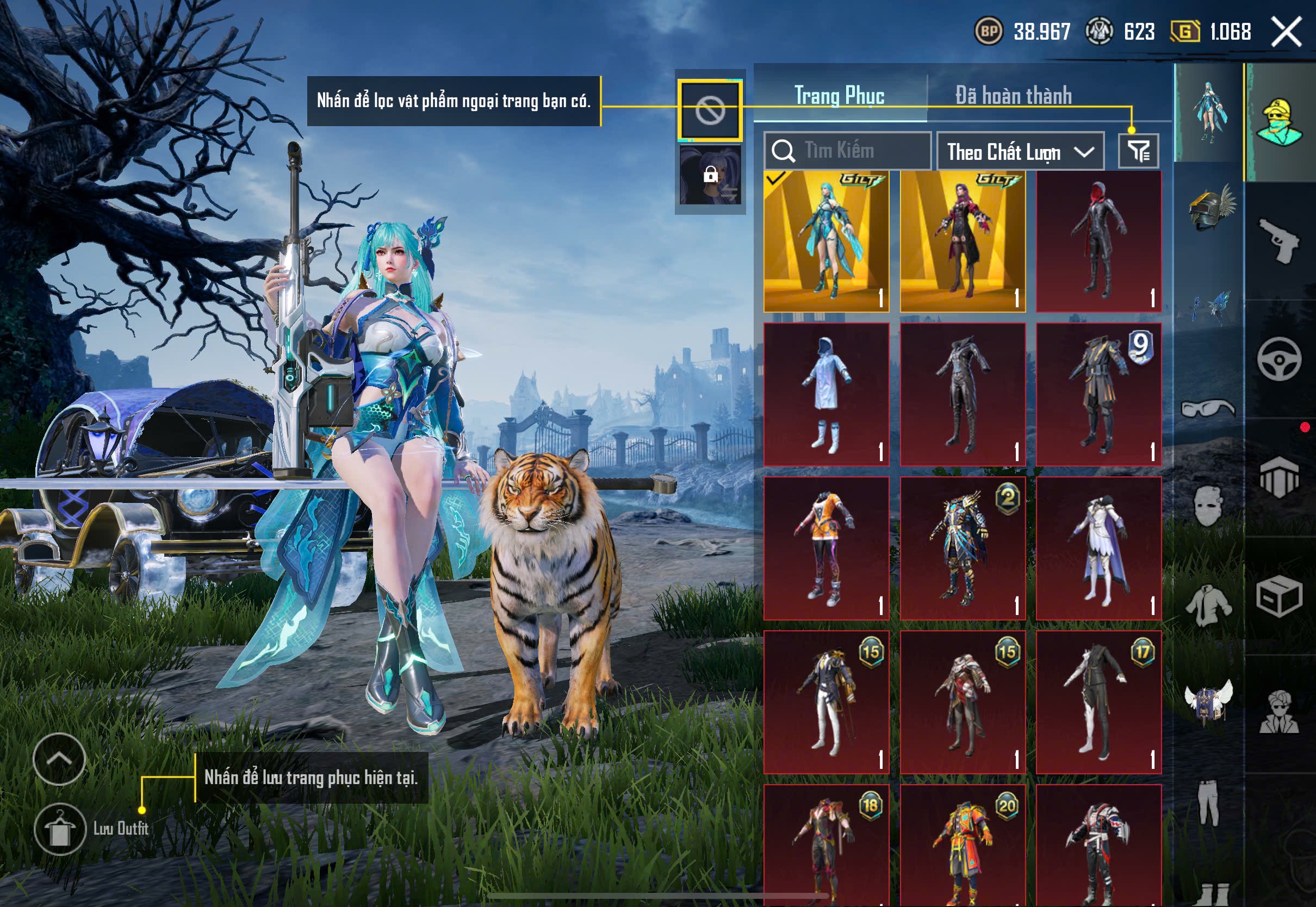This screenshot has width=1316, height=907.
Task: Click the up-arrow expand button
Action: pos(59,759)
